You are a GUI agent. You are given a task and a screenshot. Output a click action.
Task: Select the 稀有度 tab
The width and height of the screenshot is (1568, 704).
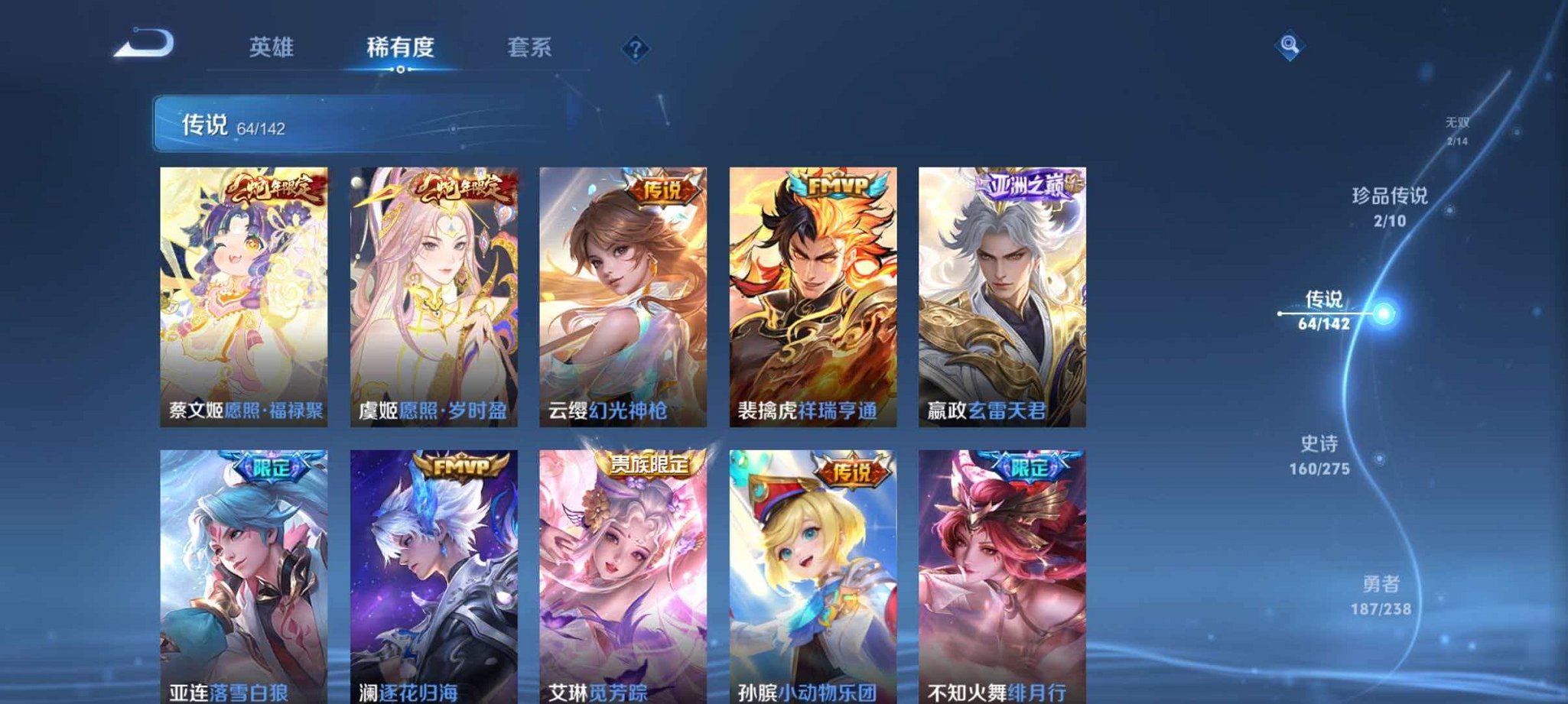(400, 46)
